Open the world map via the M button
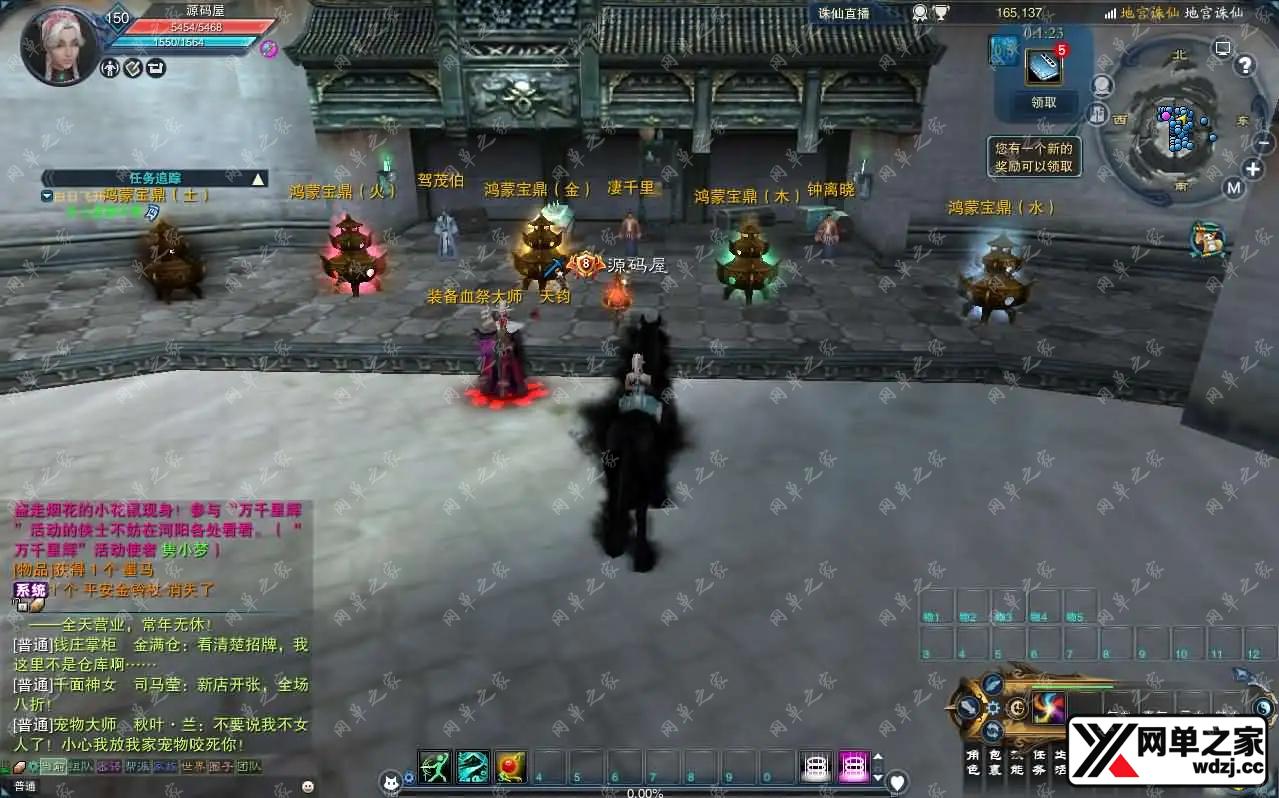This screenshot has width=1279, height=798. (1233, 187)
